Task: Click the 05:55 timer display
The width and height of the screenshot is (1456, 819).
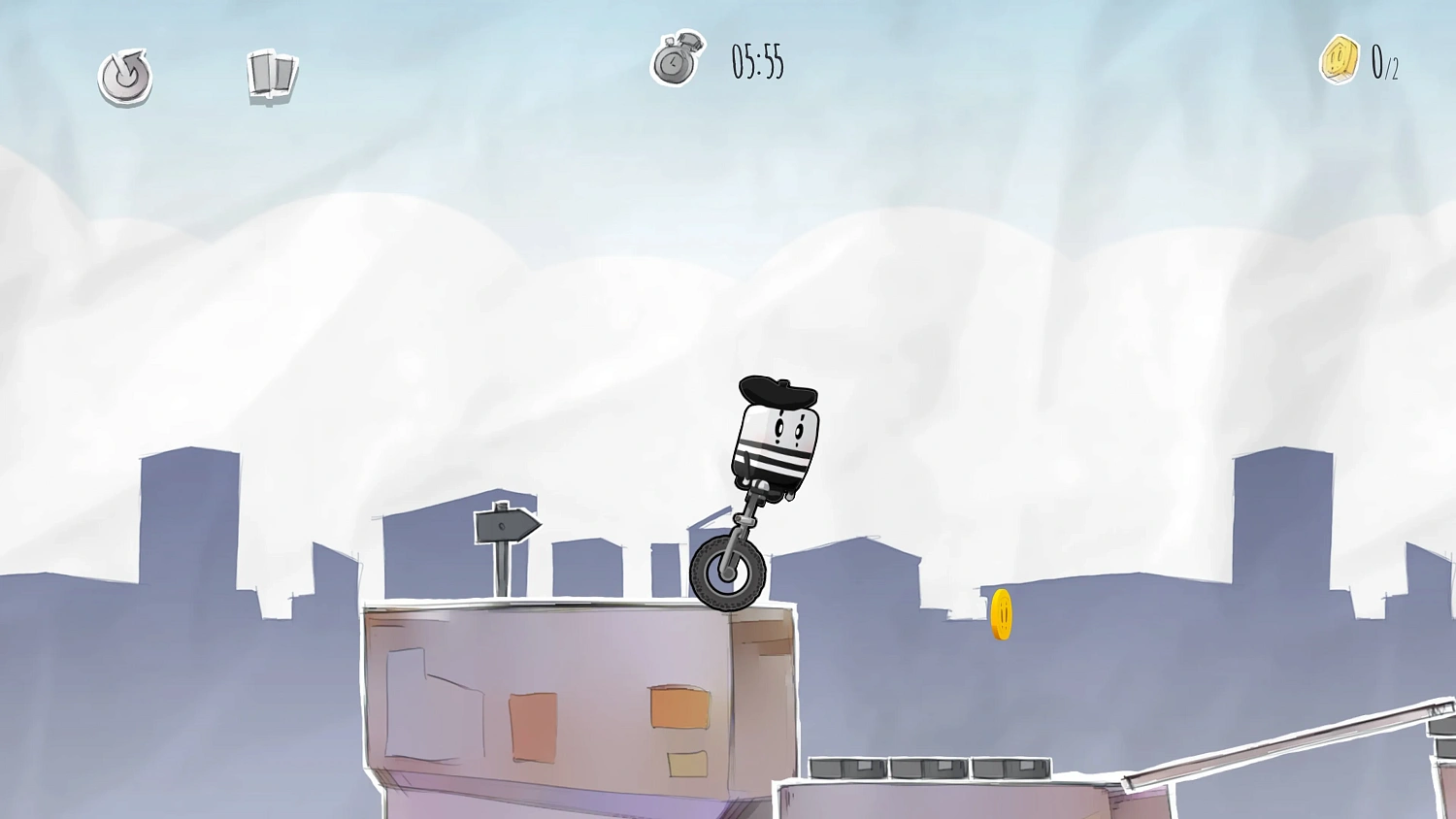Action: [x=755, y=64]
